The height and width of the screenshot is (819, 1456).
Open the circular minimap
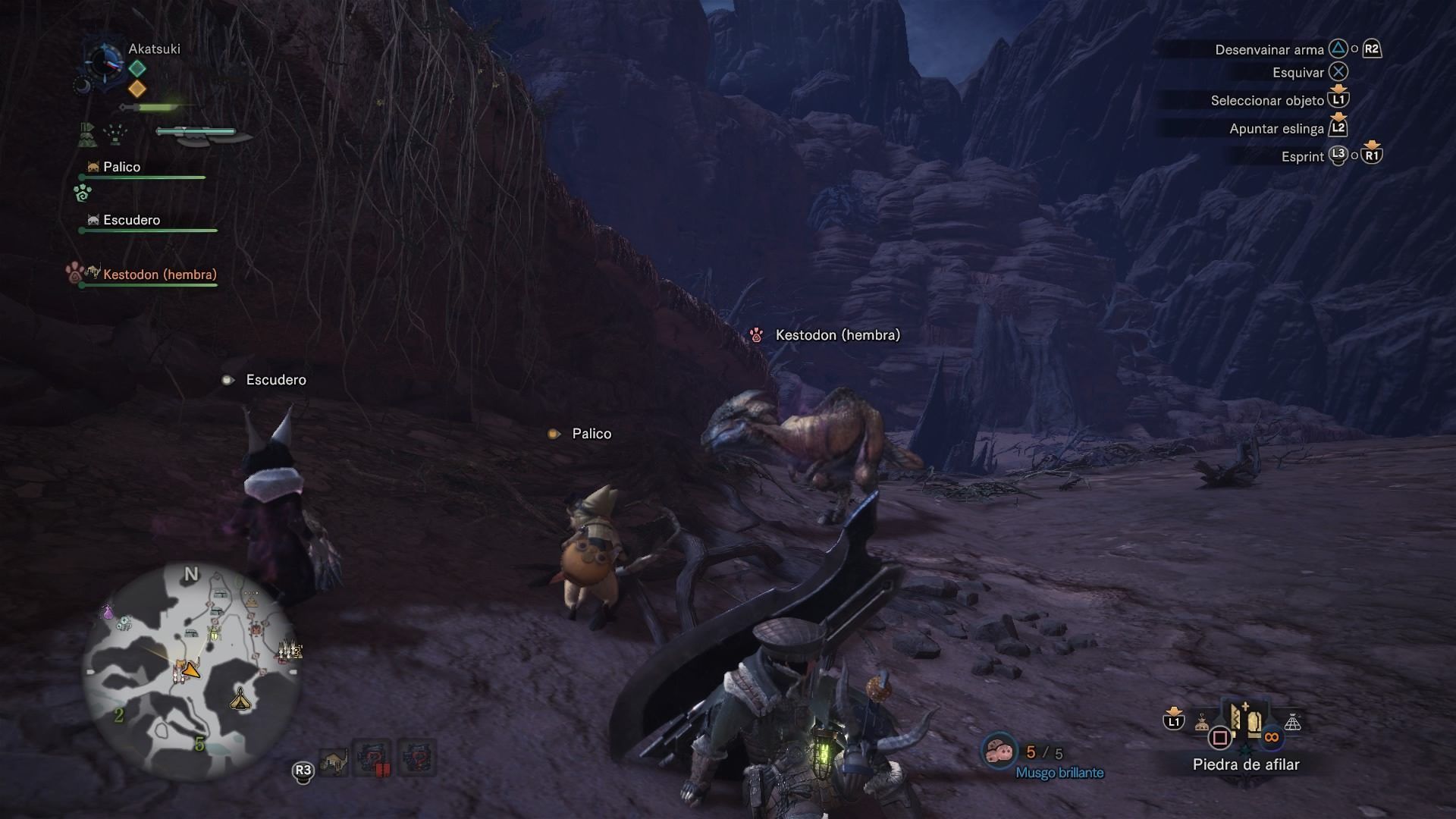[x=191, y=671]
